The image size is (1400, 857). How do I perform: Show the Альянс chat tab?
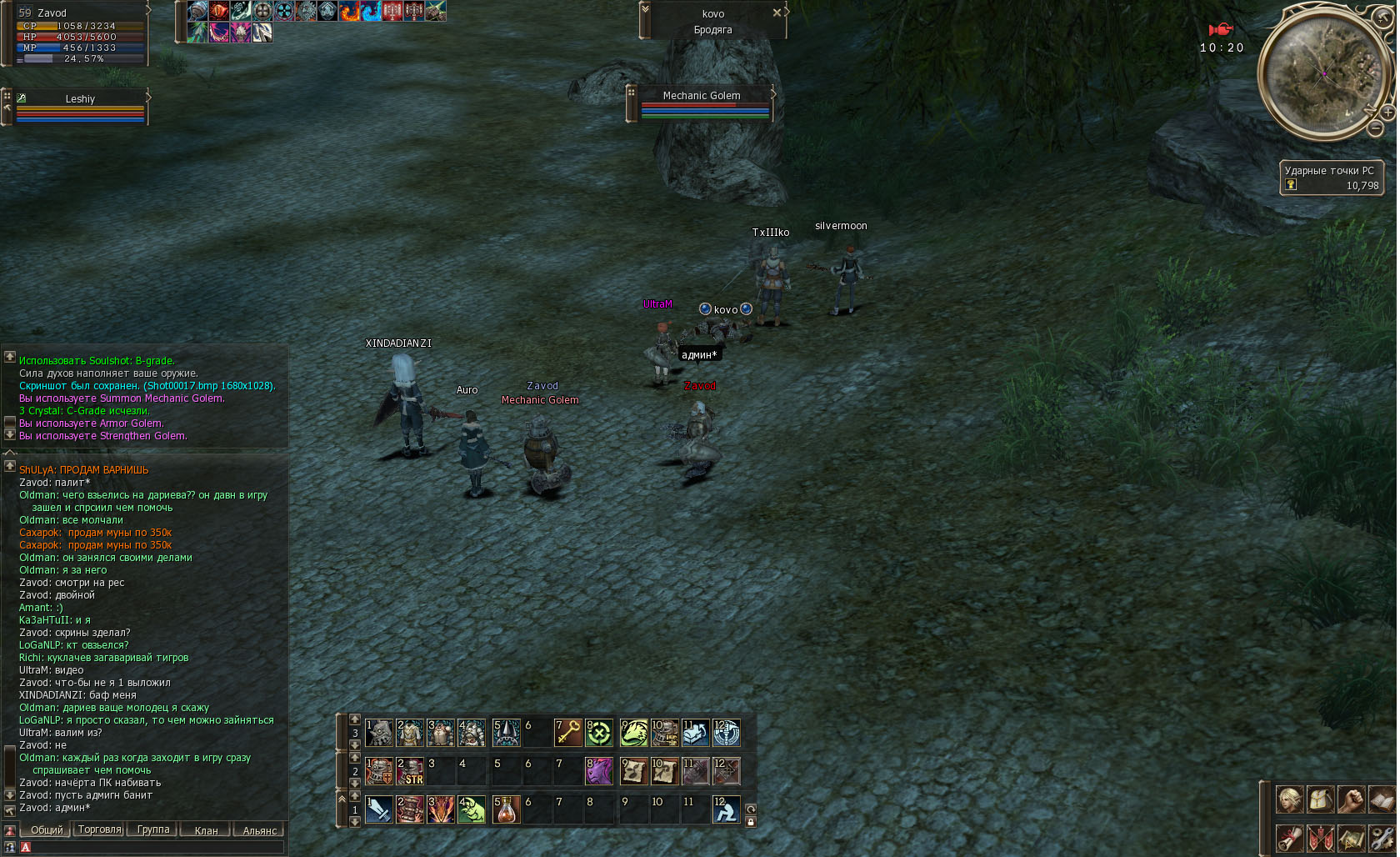pos(259,830)
